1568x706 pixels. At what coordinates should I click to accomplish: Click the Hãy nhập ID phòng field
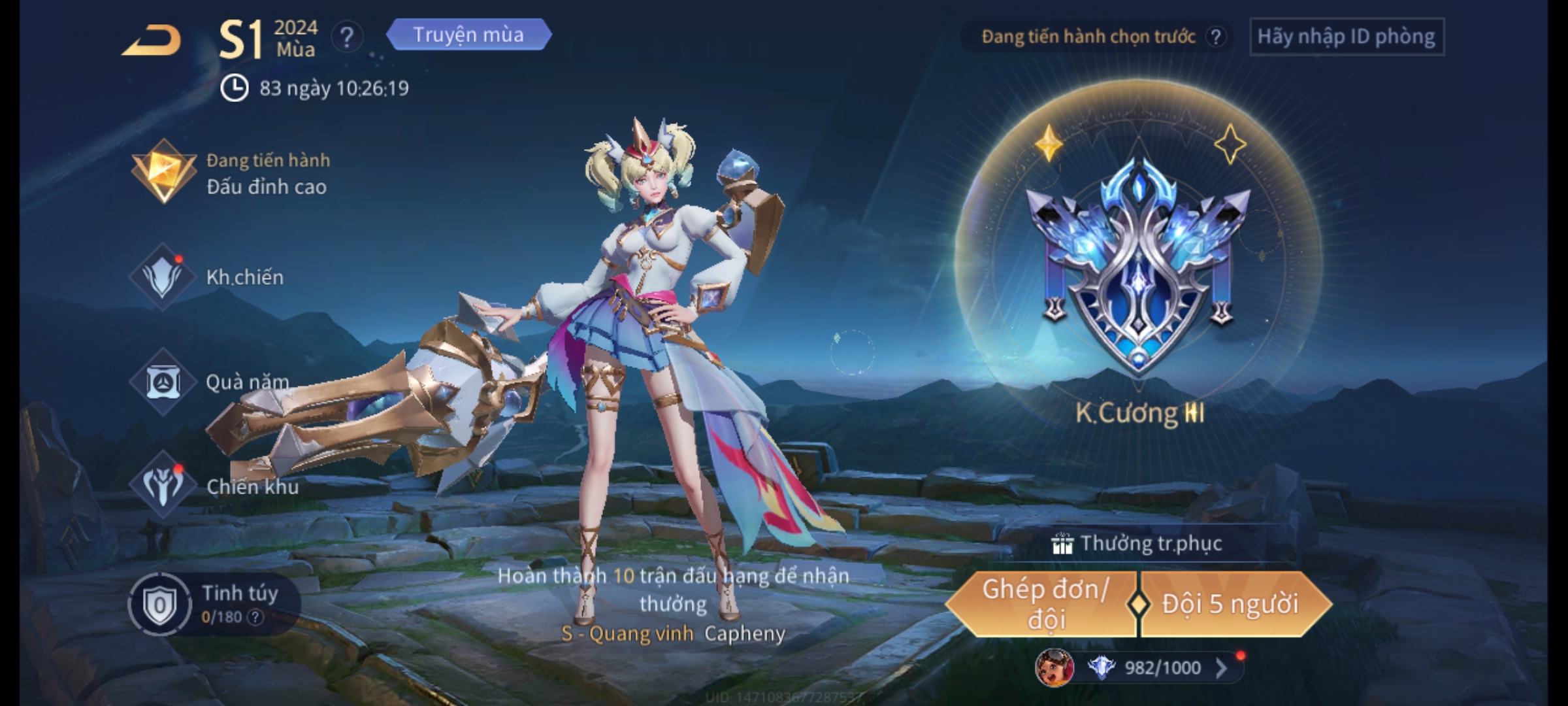click(x=1347, y=37)
